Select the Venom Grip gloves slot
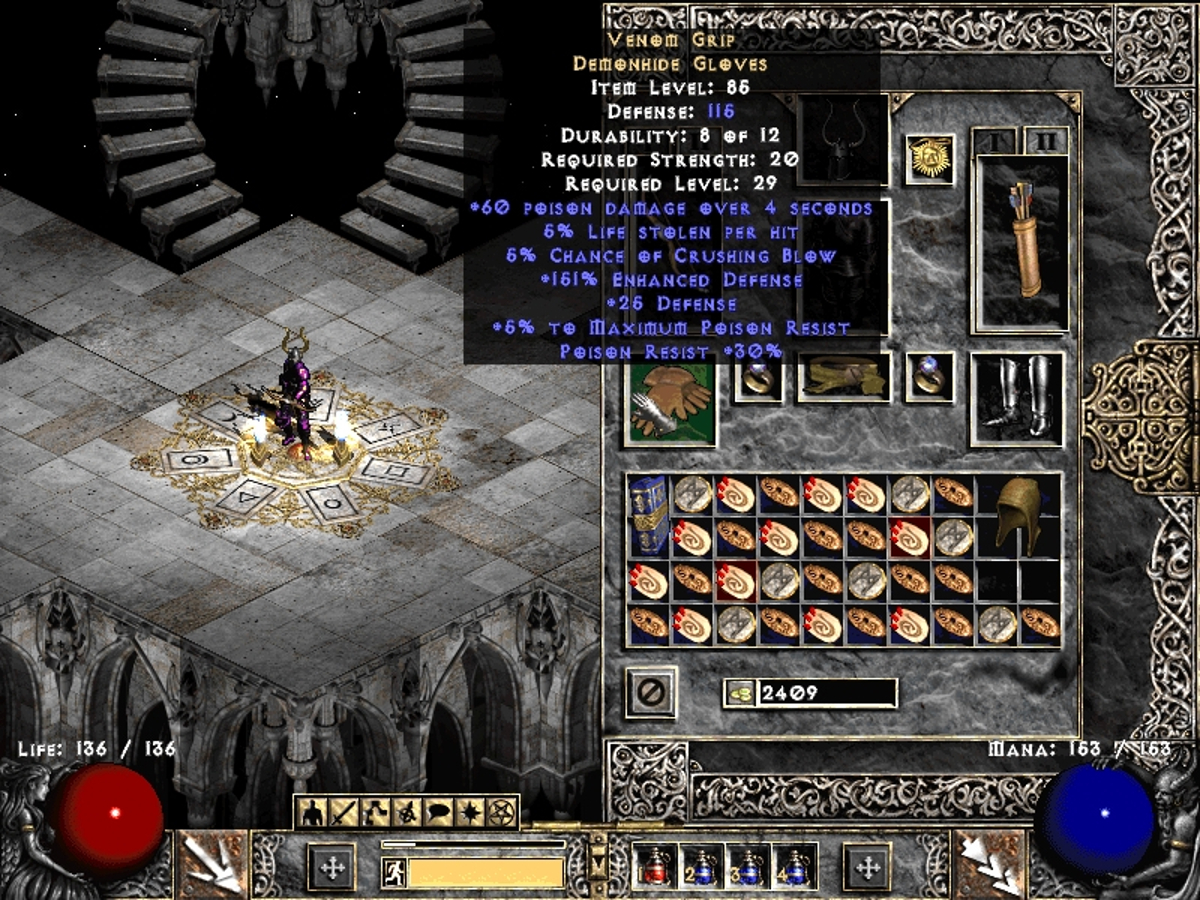This screenshot has height=900, width=1200. point(669,405)
